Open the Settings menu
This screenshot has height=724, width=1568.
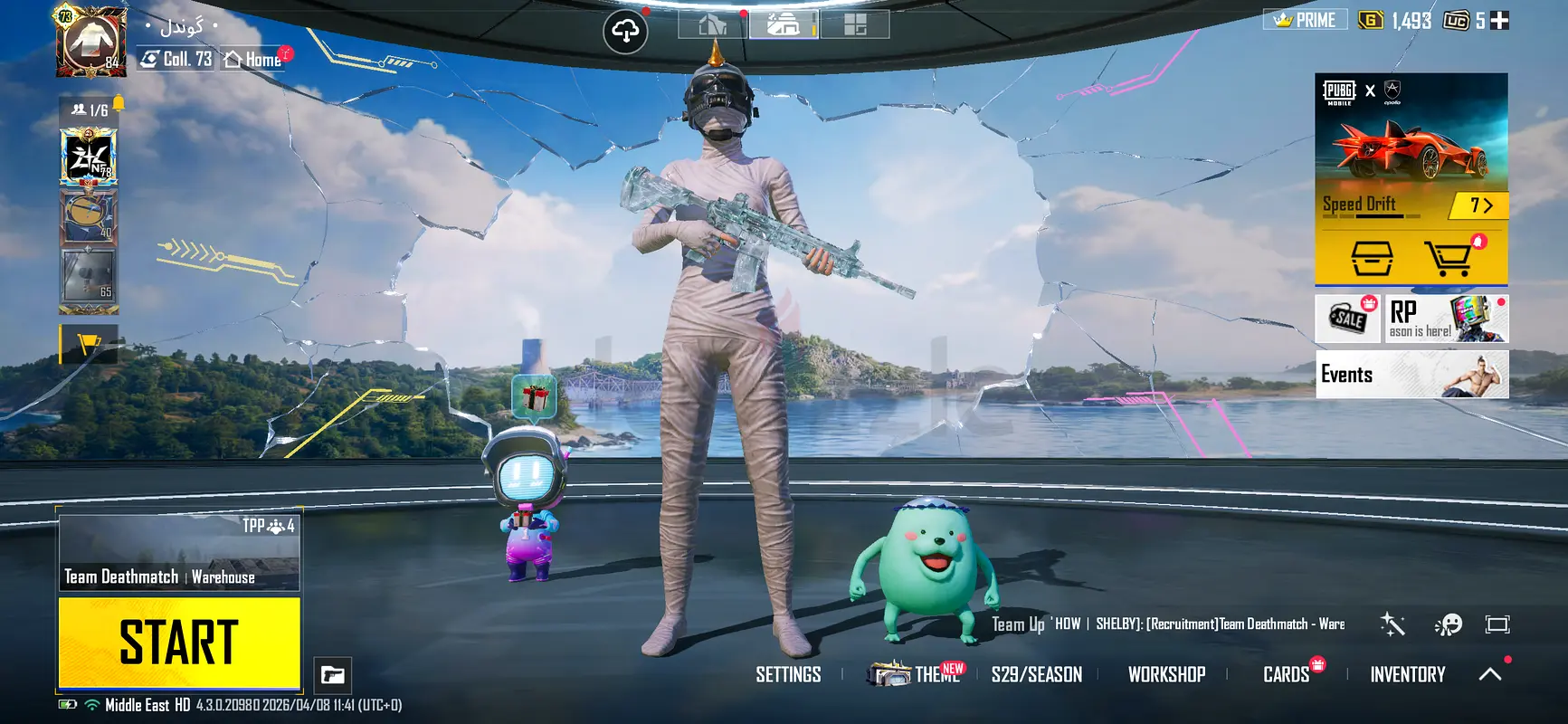point(788,674)
